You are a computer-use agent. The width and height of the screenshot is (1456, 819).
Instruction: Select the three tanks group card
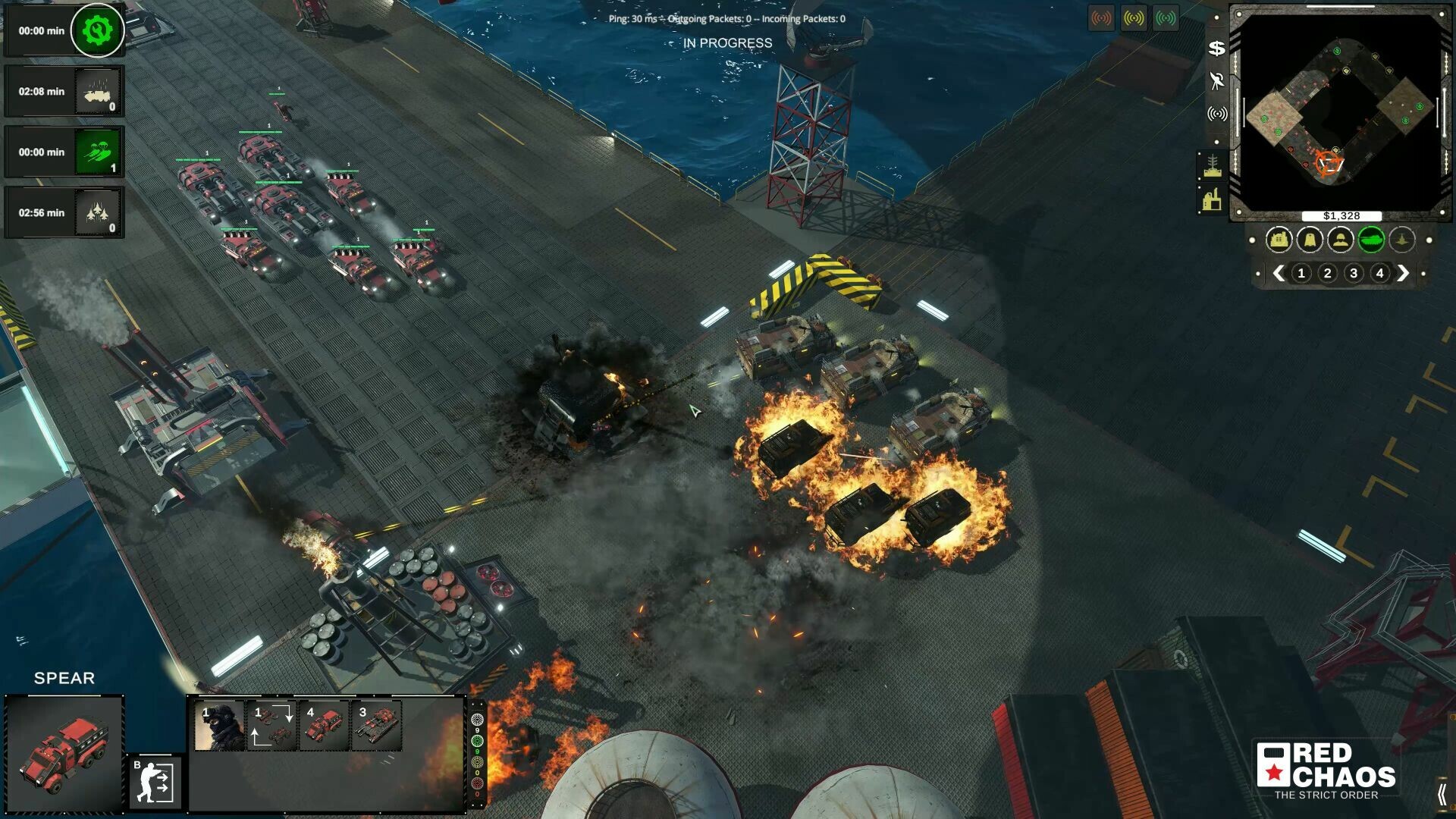coord(377,726)
